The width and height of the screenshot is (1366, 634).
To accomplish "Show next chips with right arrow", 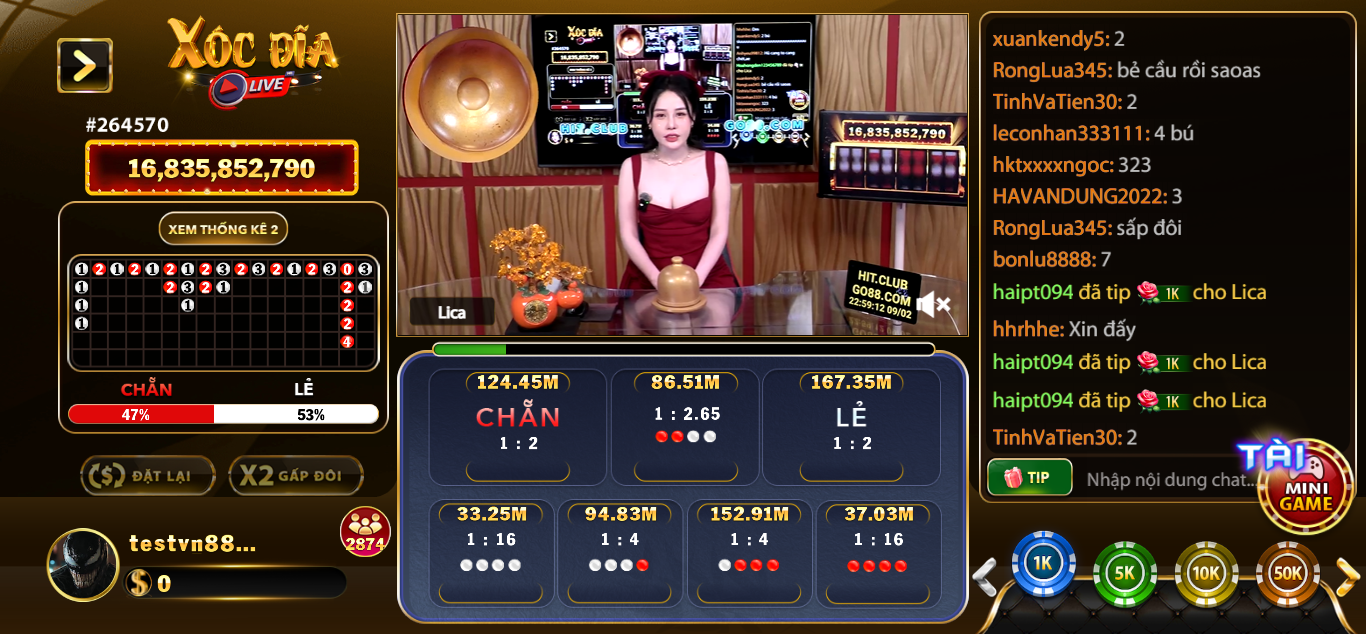I will coord(1347,576).
